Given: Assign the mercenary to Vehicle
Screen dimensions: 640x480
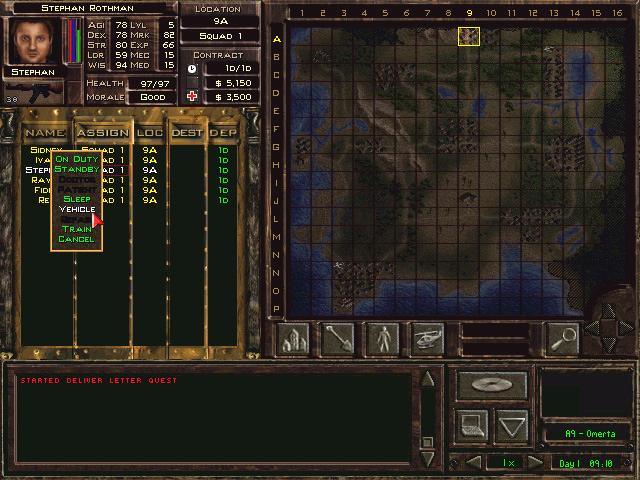Looking at the screenshot, I should 76,209.
